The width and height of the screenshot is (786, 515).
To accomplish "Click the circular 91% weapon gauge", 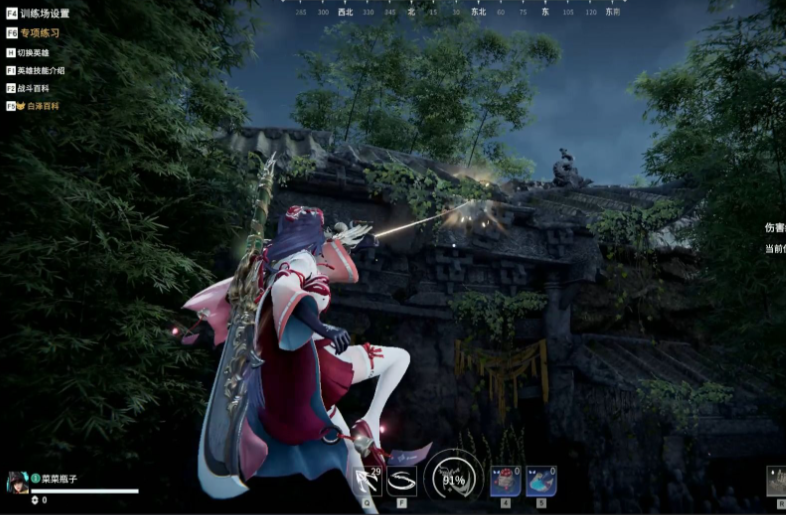I will click(453, 478).
